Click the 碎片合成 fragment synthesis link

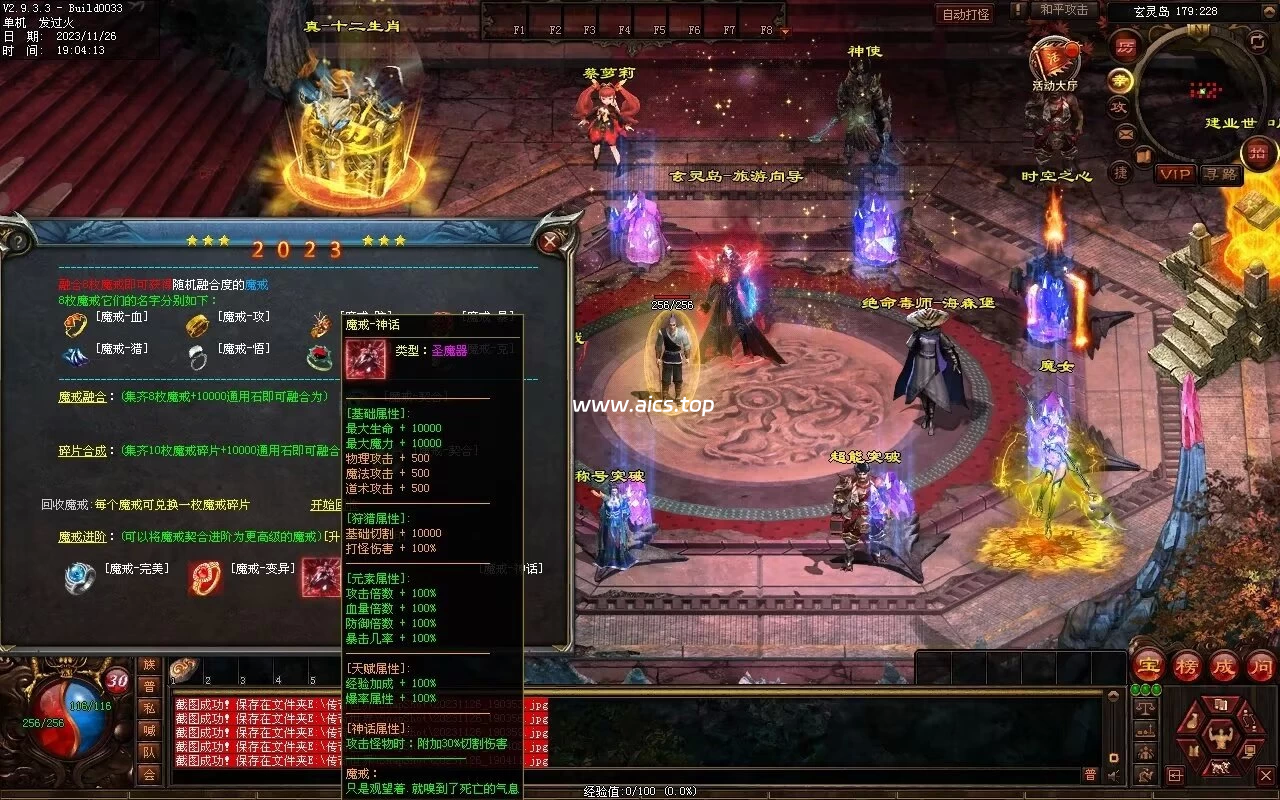point(82,451)
